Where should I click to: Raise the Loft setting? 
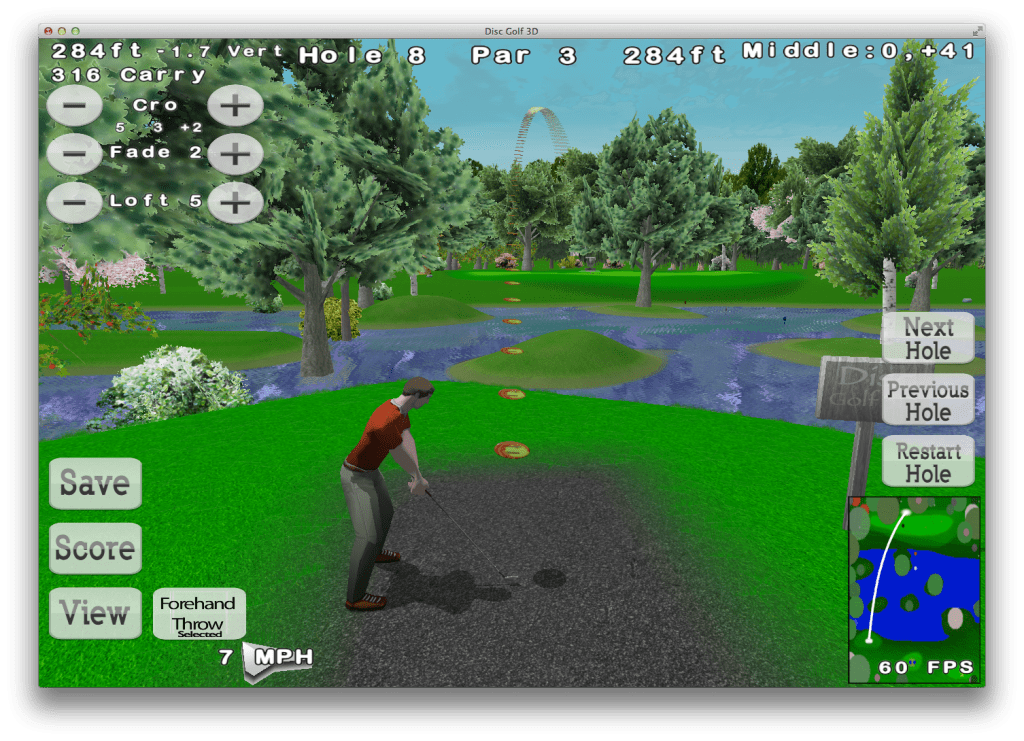click(235, 202)
